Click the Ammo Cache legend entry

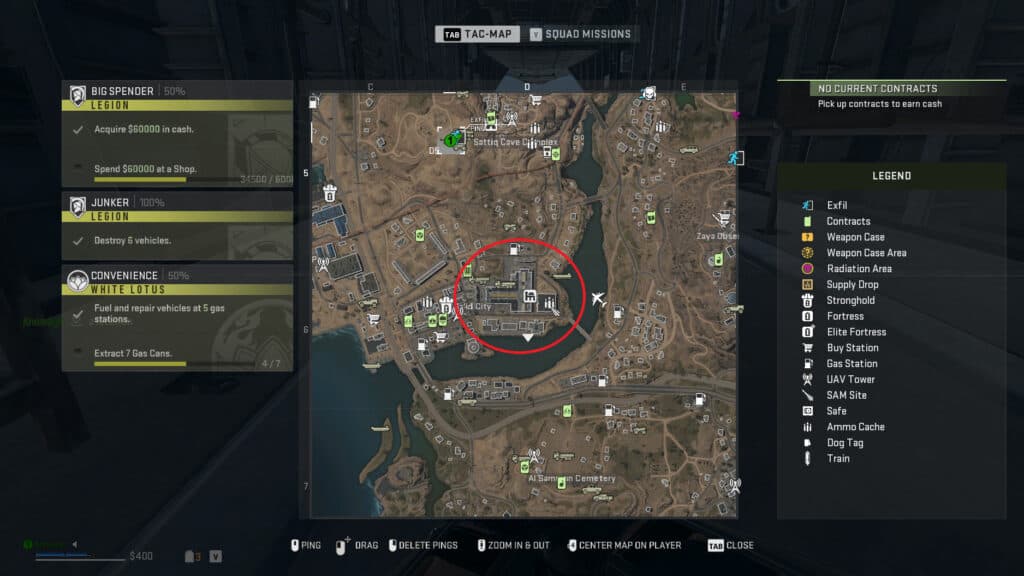click(x=855, y=427)
